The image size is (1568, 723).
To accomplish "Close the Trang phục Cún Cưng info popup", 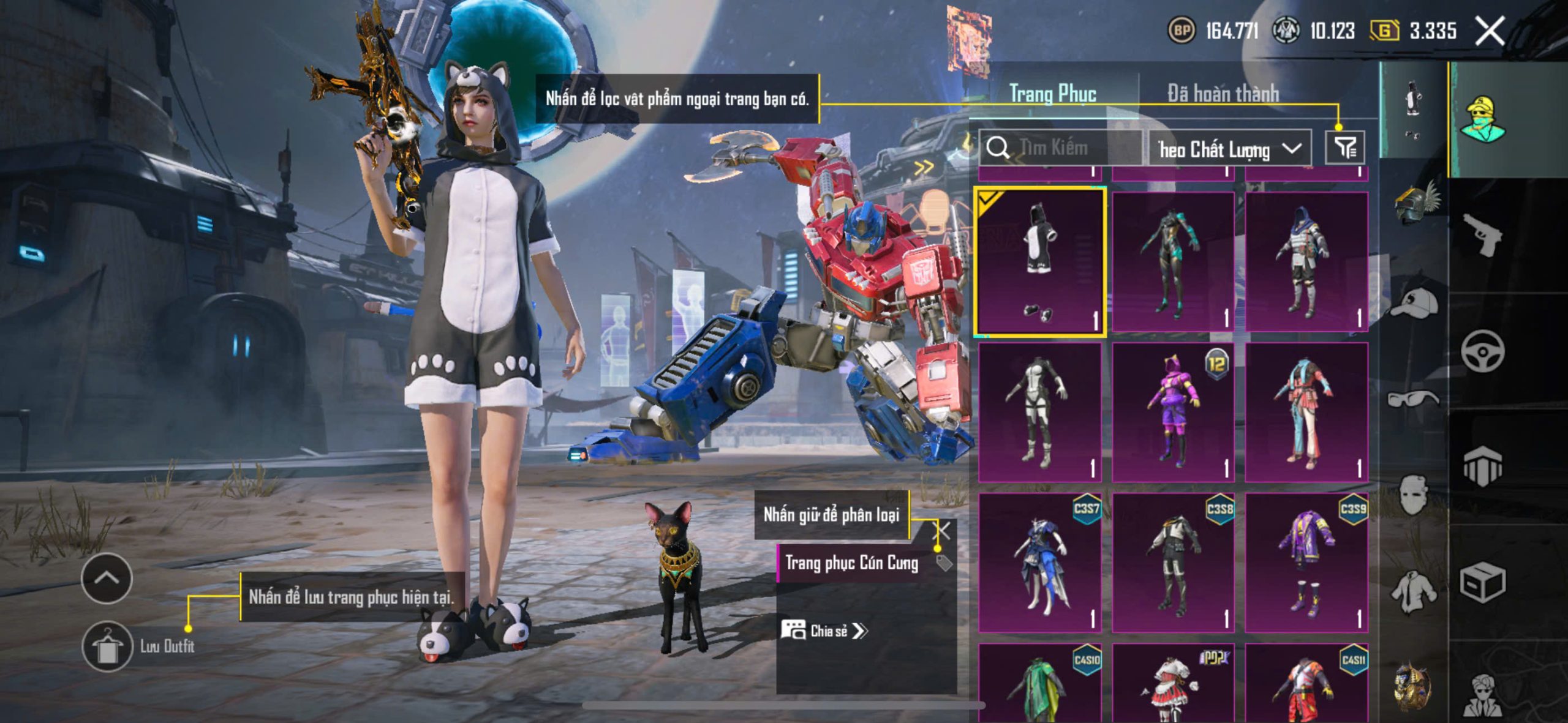I will click(x=942, y=531).
